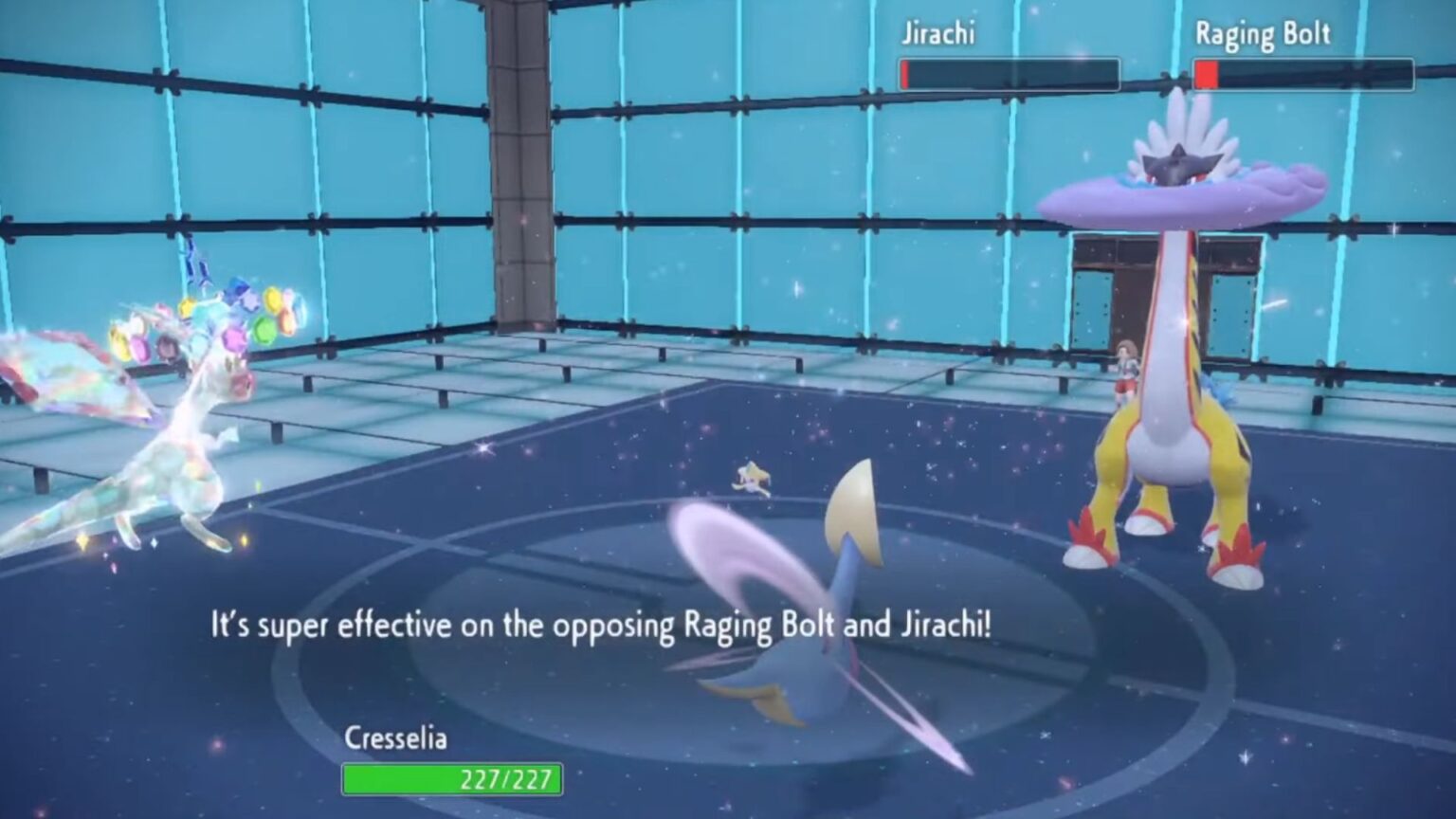Click the red segment of Raging Bolt's HP bar
Image resolution: width=1456 pixels, height=819 pixels.
[1209, 71]
